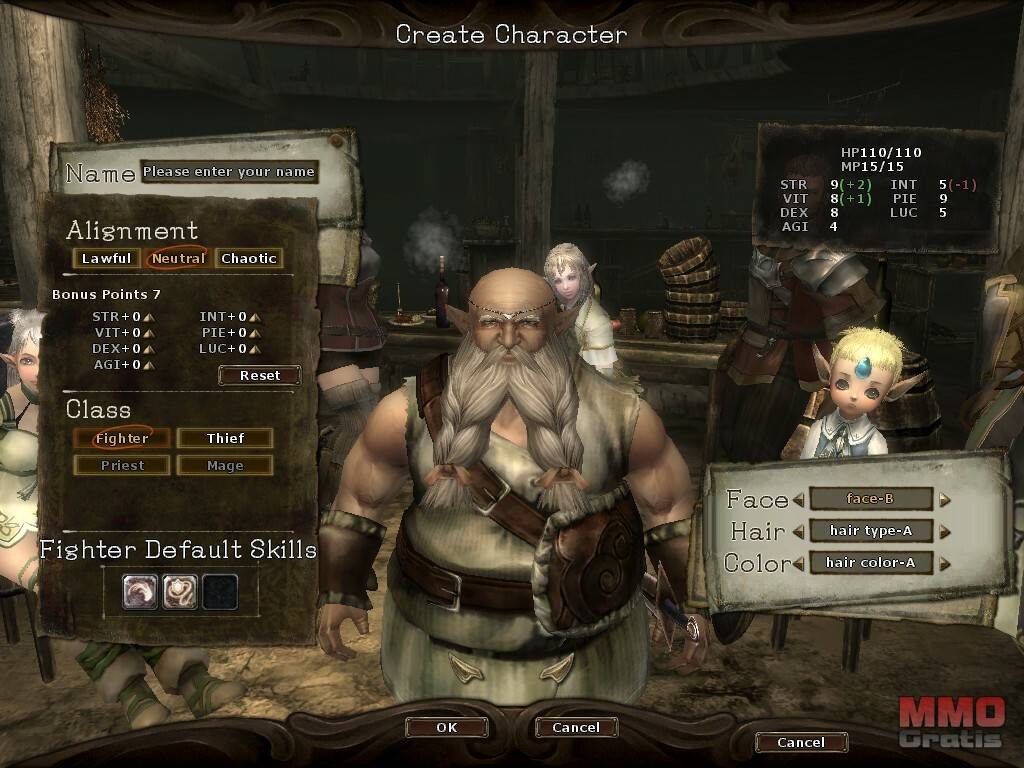Increase the LUC stat
1024x768 pixels.
[255, 349]
